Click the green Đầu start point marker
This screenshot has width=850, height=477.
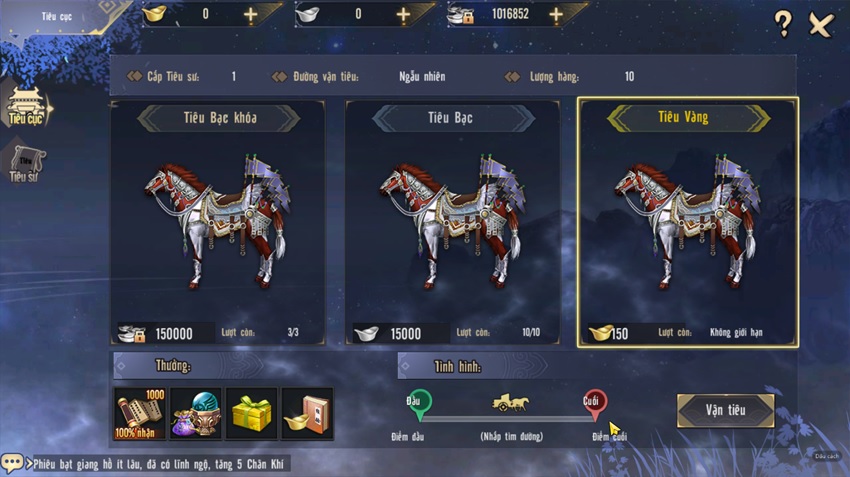pos(419,403)
